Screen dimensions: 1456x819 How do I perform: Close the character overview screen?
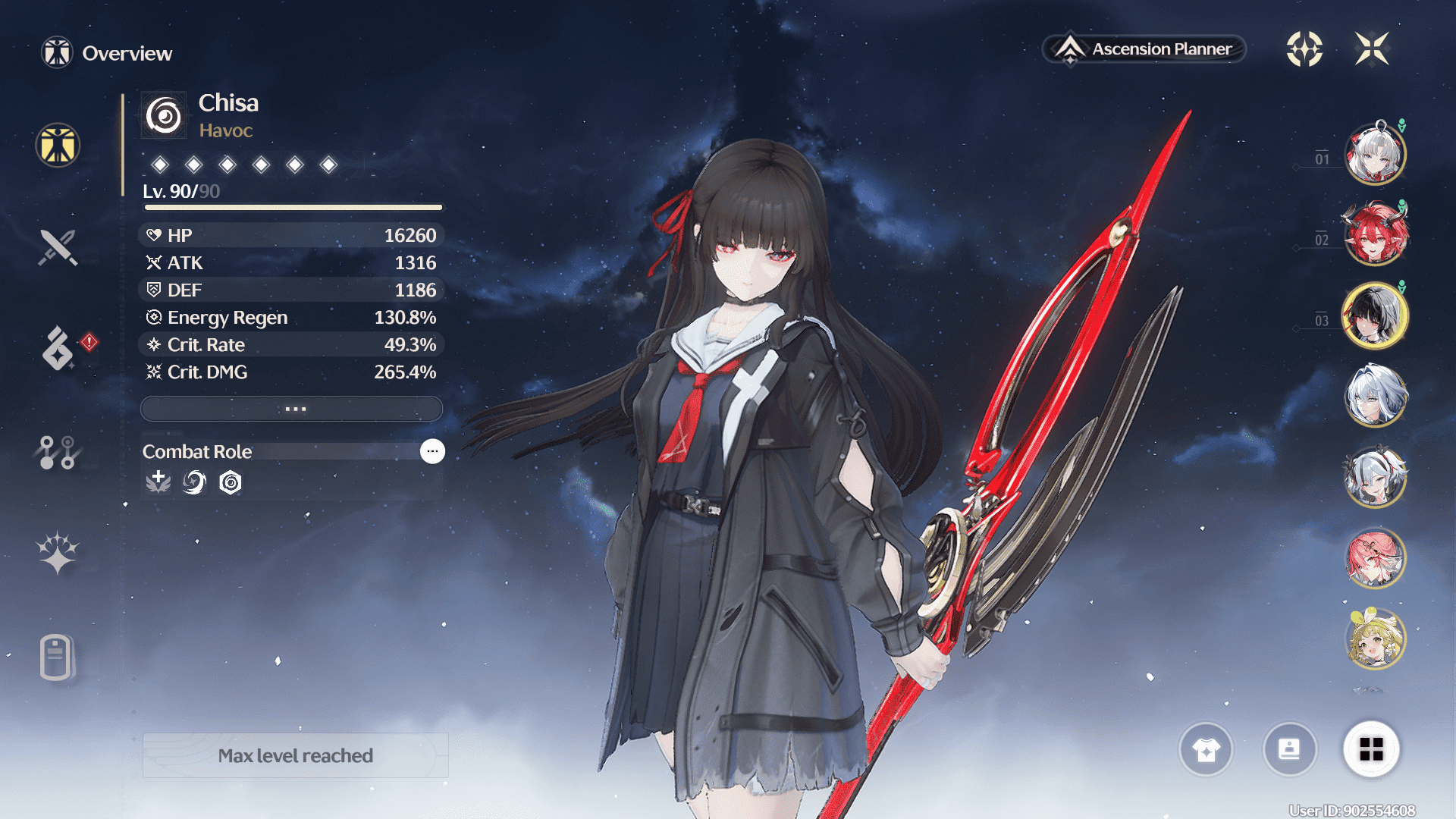(x=1372, y=49)
